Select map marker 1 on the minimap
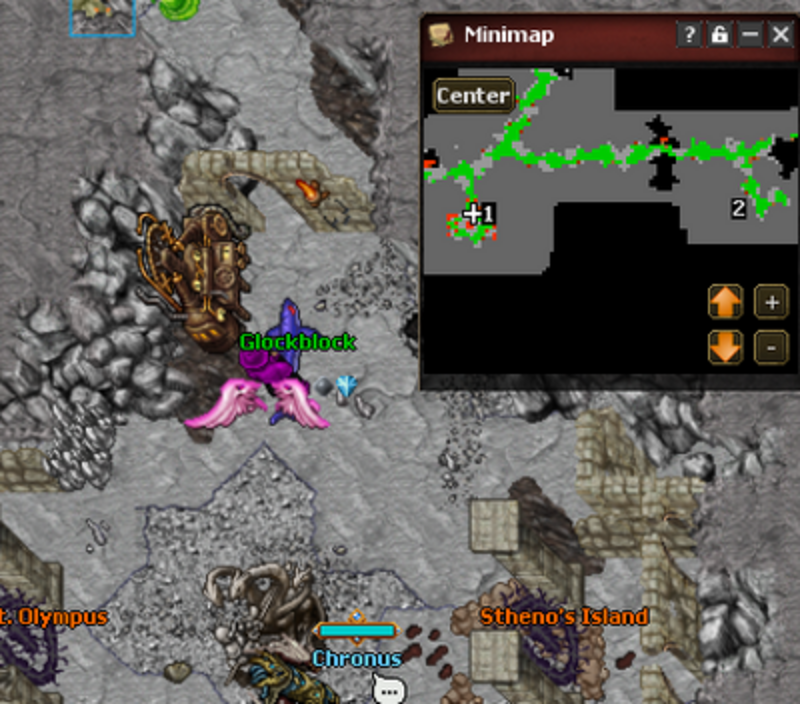Screen dimensions: 800x704 [x=488, y=213]
